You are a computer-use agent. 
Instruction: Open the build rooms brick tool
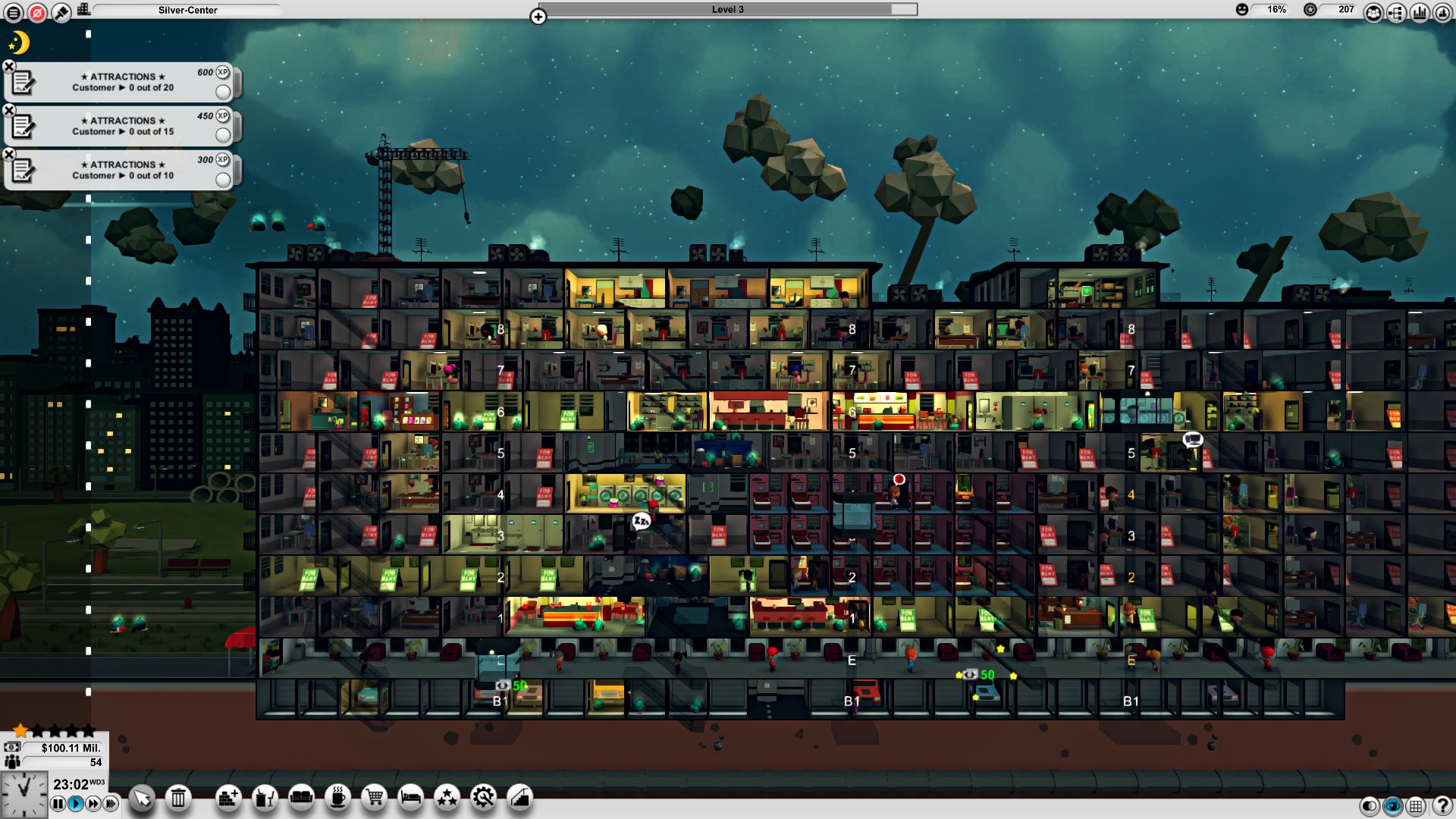(227, 798)
